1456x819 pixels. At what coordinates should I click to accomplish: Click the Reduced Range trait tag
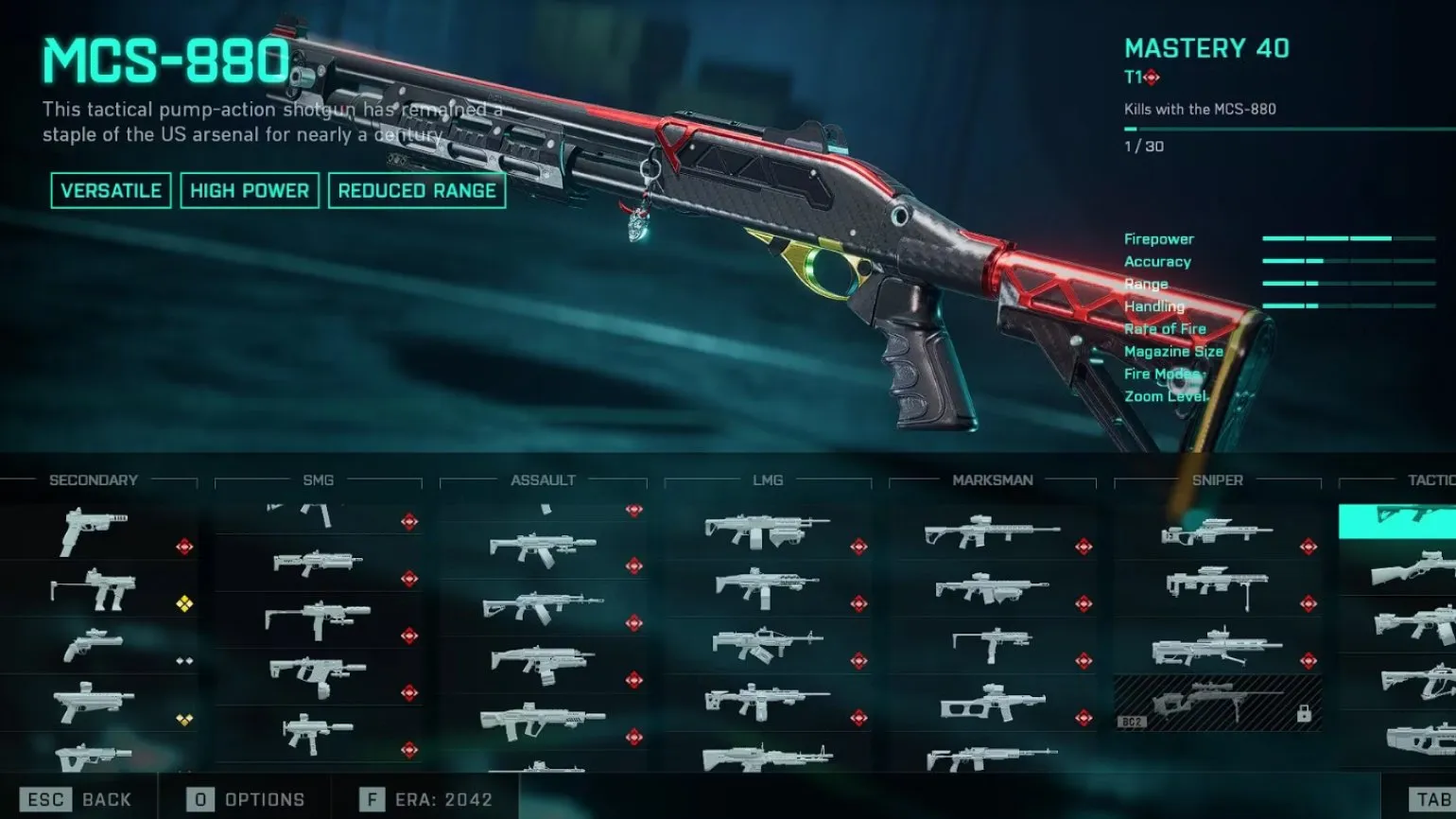point(417,191)
